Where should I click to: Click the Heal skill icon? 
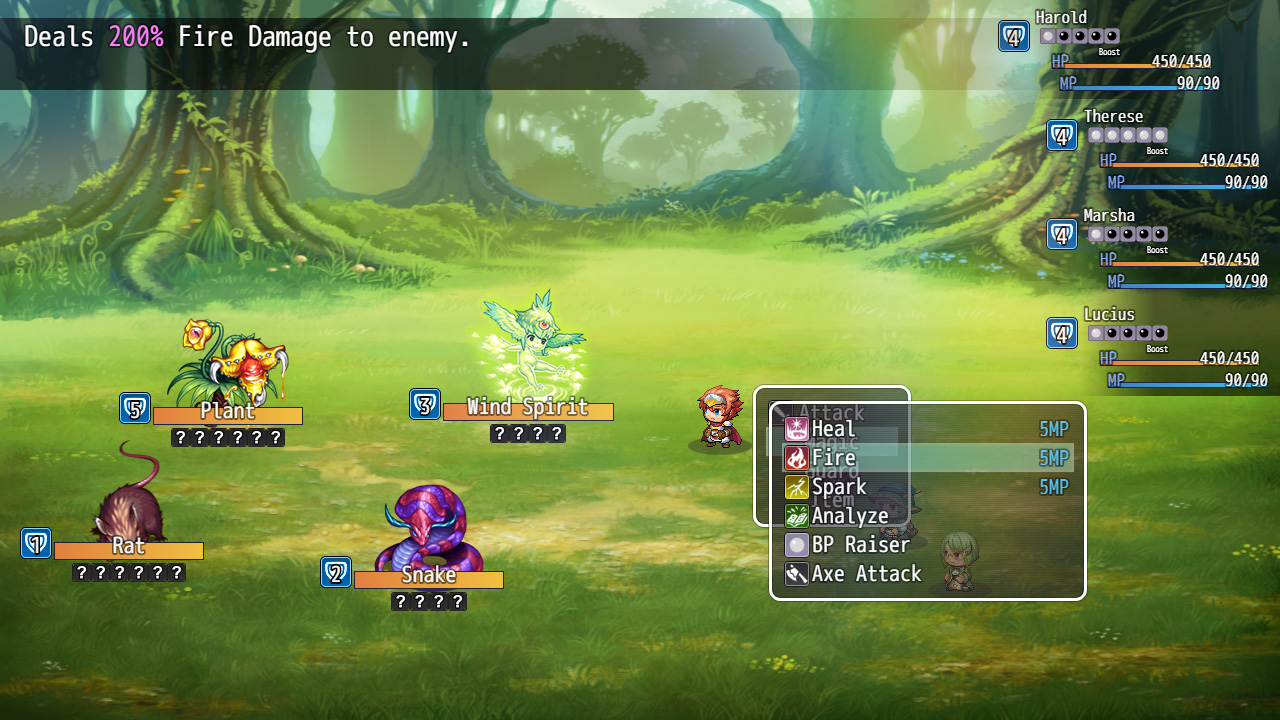797,428
